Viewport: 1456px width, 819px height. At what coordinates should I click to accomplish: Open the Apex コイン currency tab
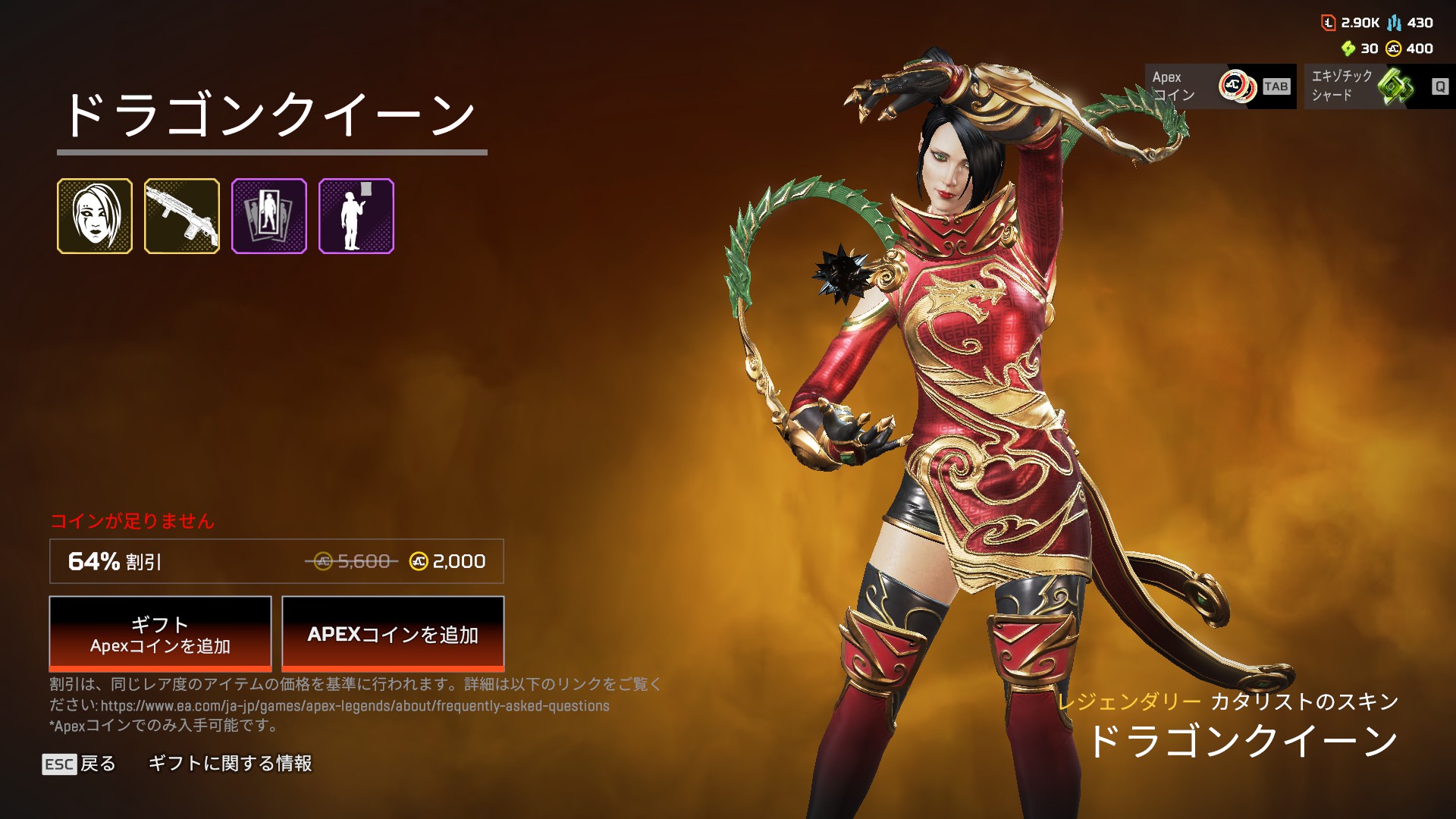[1219, 86]
